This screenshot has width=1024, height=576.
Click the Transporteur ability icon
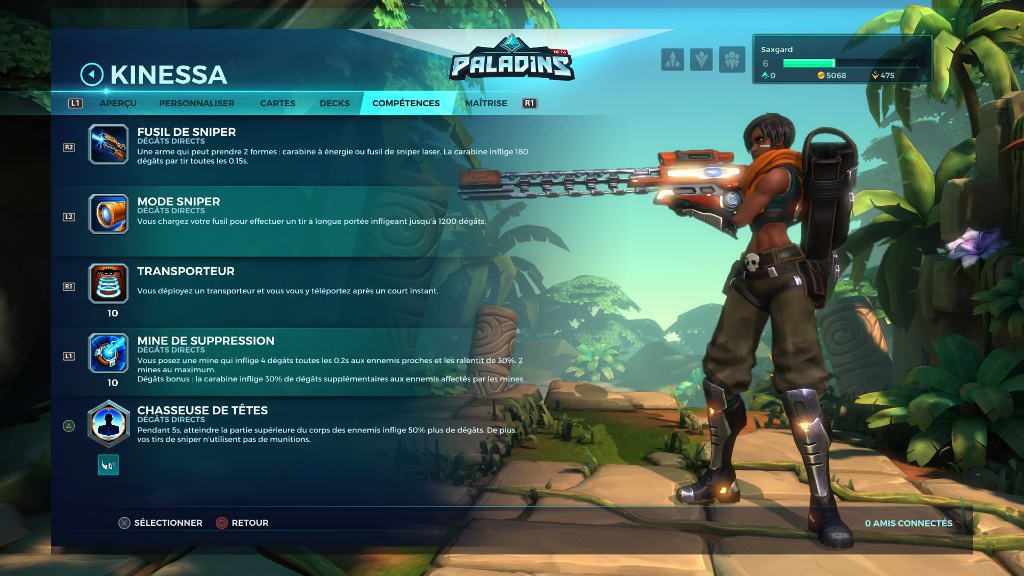pos(108,283)
